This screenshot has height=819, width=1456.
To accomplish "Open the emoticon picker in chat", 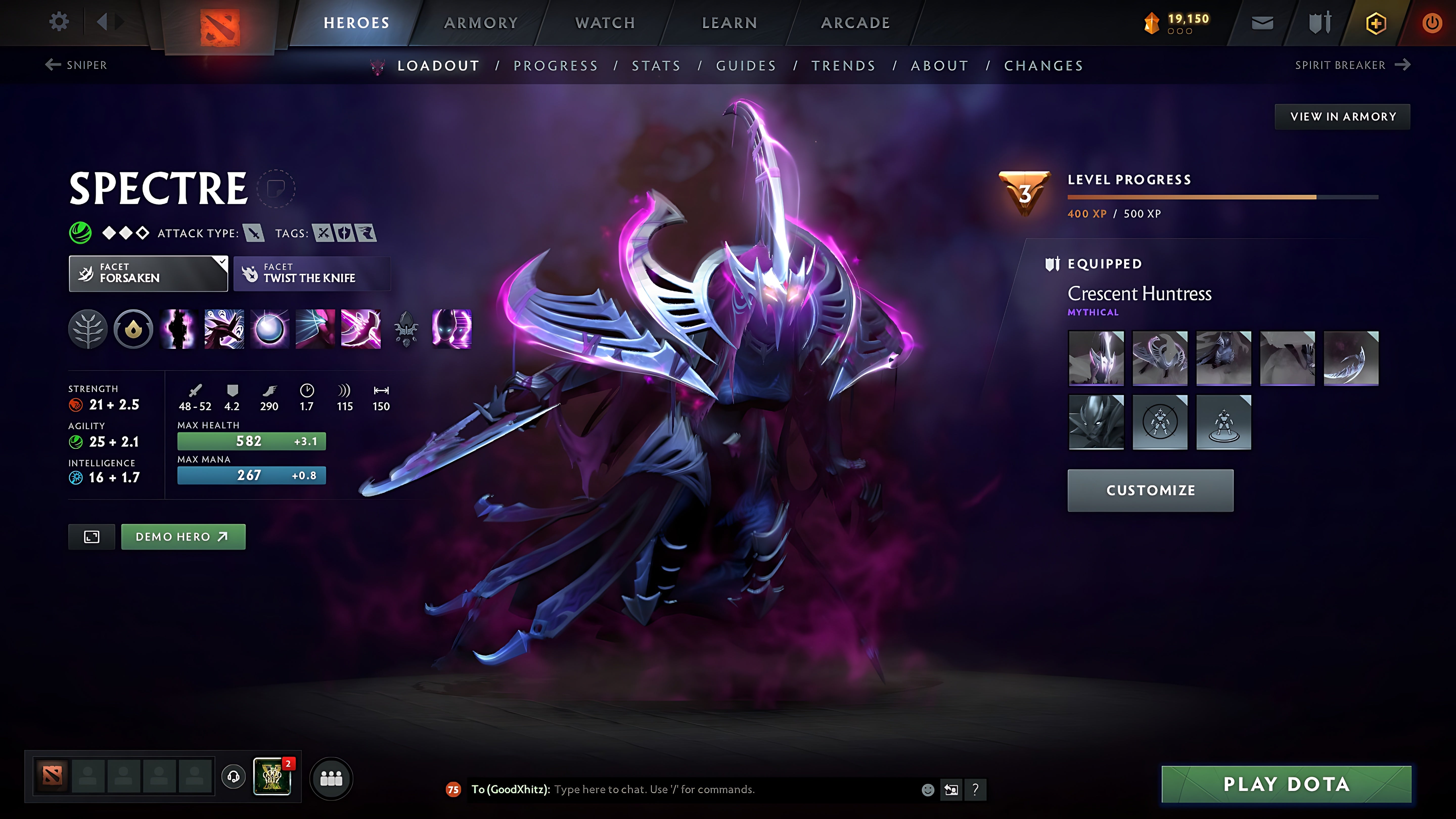I will 929,790.
